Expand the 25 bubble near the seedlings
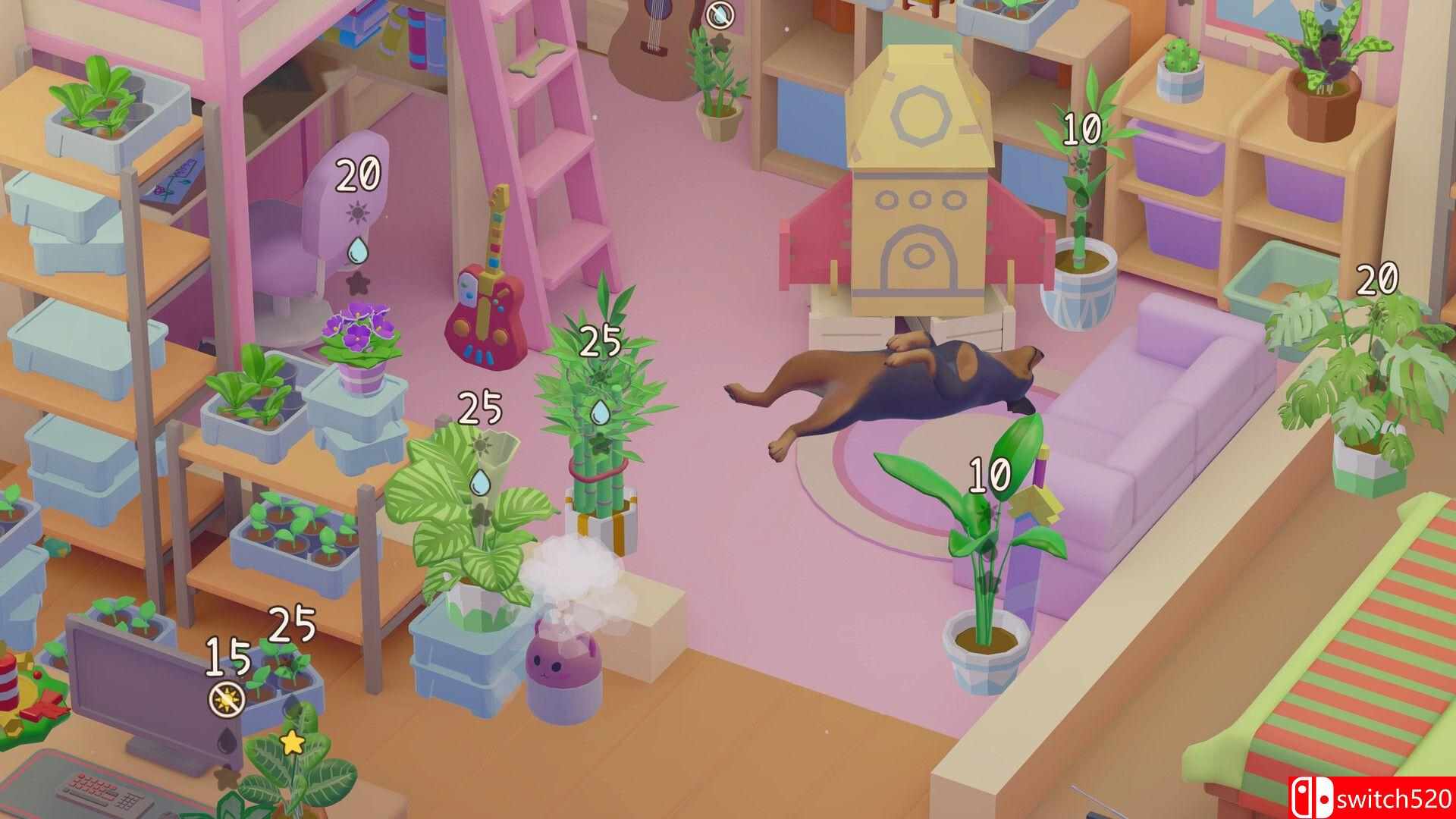The image size is (1456, 819). coord(290,624)
